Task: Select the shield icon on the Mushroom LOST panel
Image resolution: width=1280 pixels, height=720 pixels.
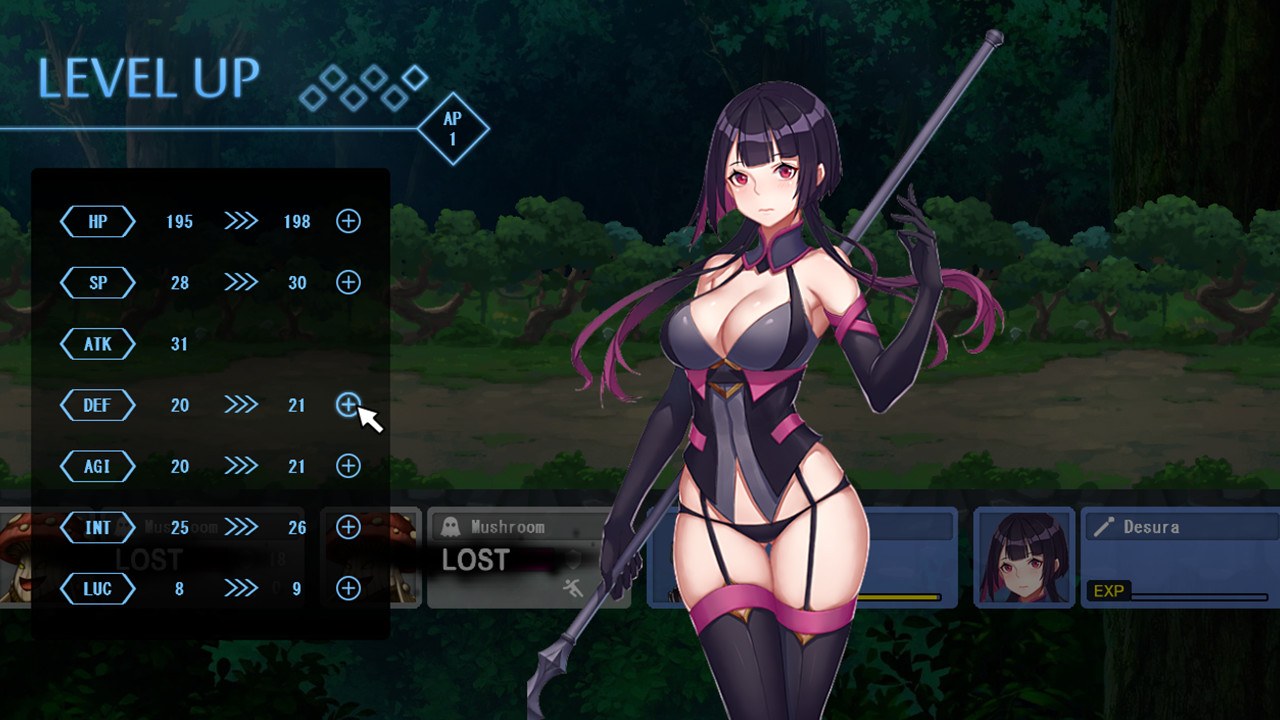Action: (x=573, y=558)
